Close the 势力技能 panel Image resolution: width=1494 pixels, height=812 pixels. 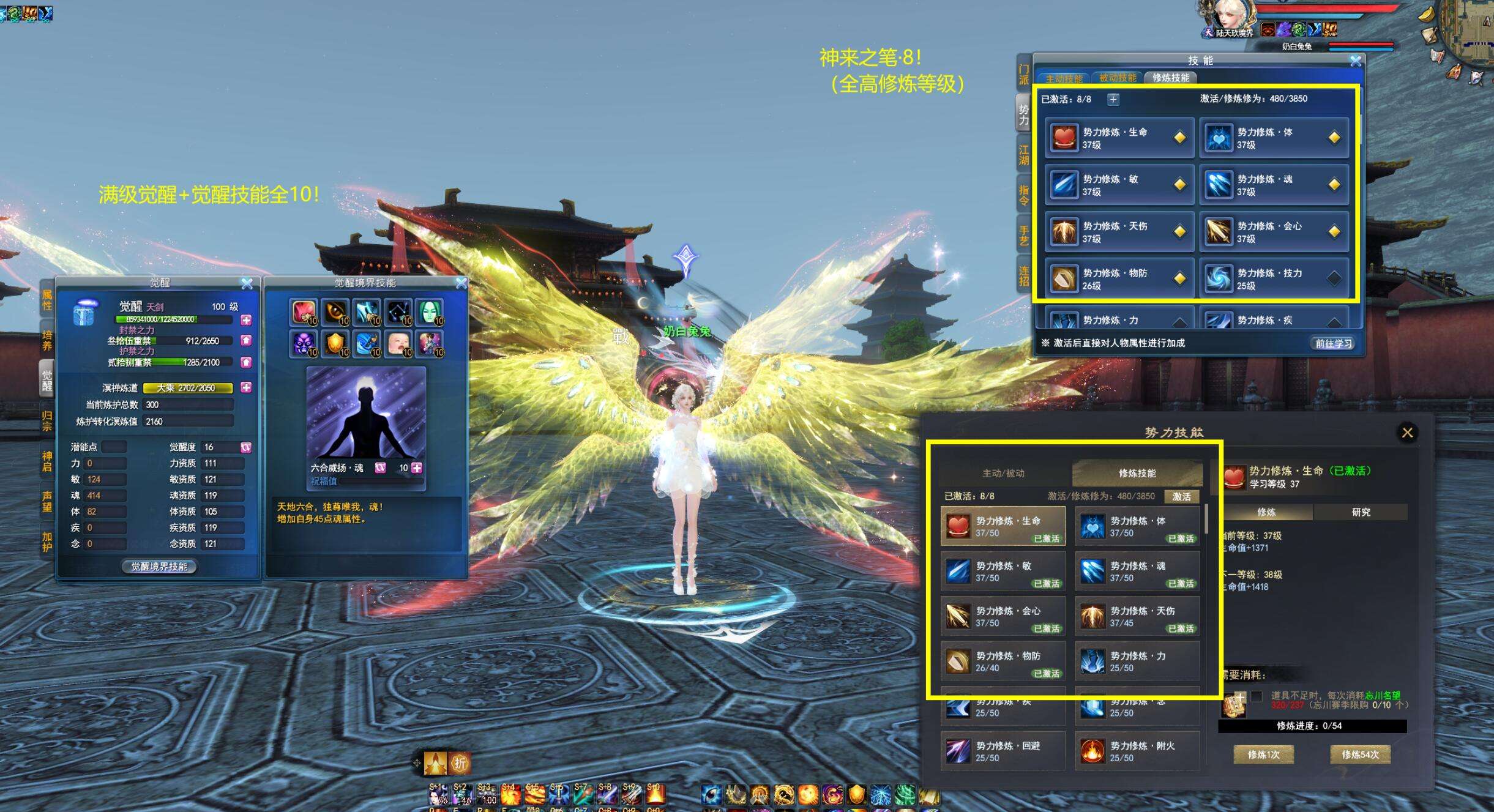pos(1407,433)
